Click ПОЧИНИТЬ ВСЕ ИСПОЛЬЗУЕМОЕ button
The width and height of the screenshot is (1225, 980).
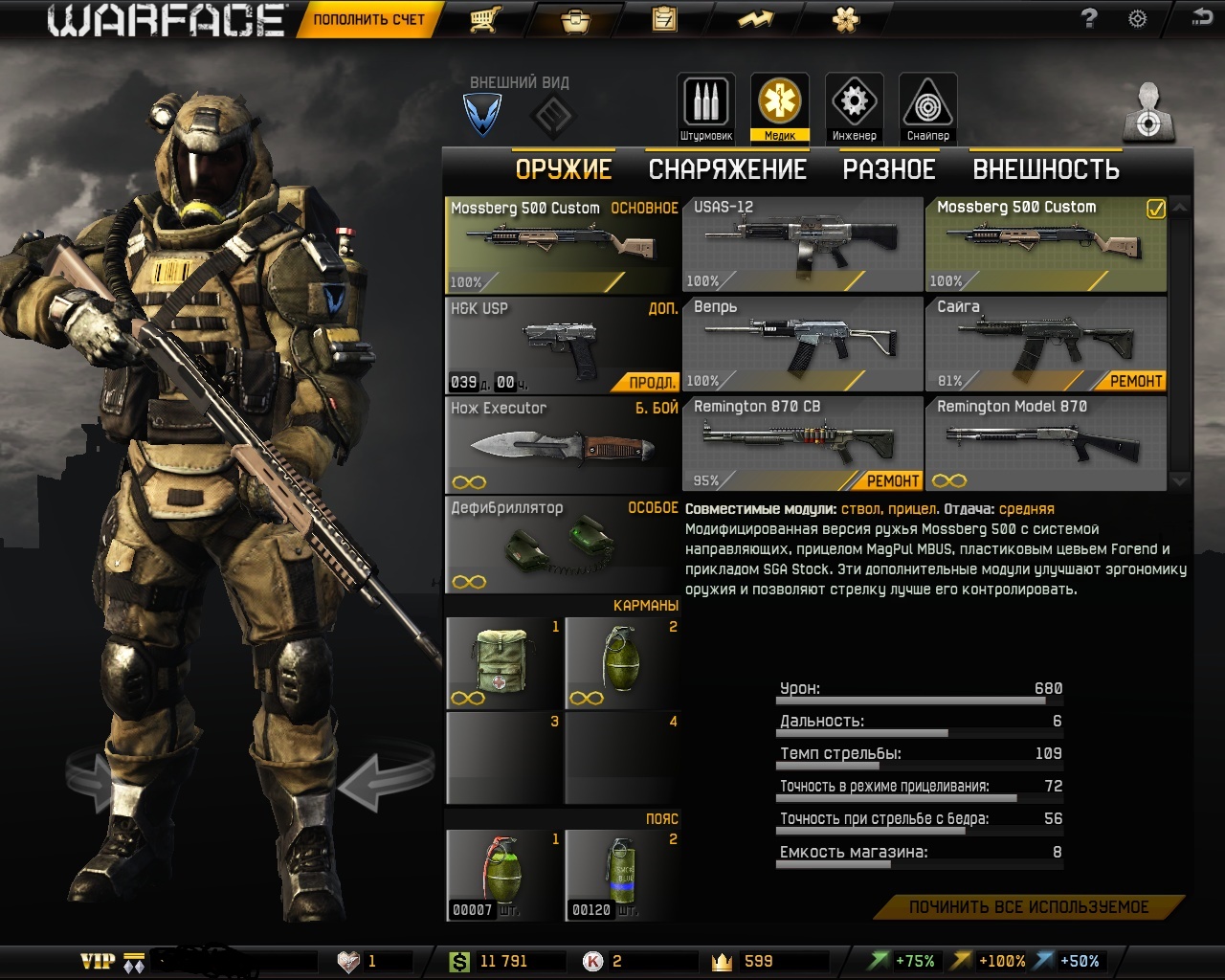pos(1029,906)
